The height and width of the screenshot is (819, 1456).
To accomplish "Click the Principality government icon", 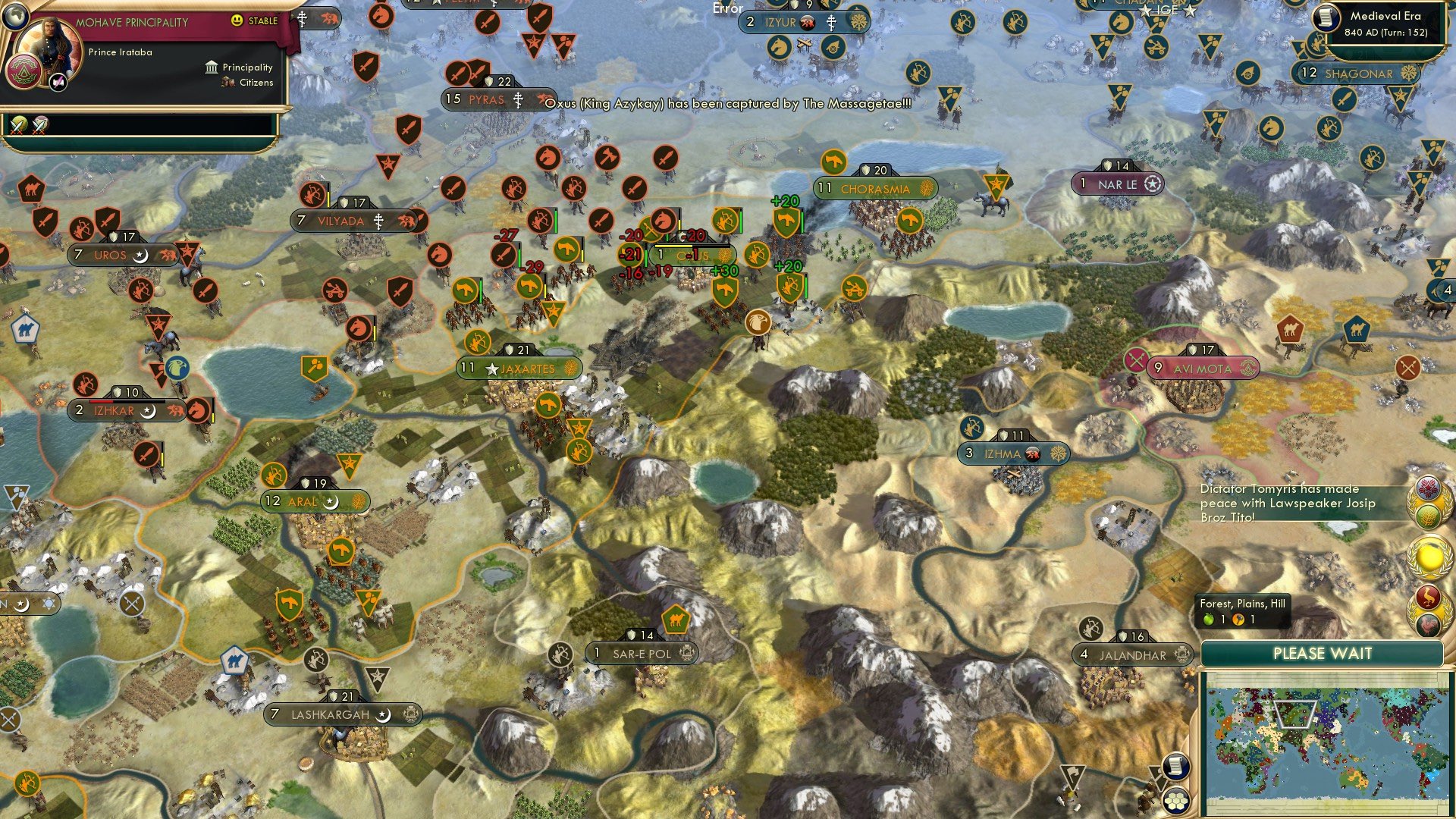I will point(211,67).
